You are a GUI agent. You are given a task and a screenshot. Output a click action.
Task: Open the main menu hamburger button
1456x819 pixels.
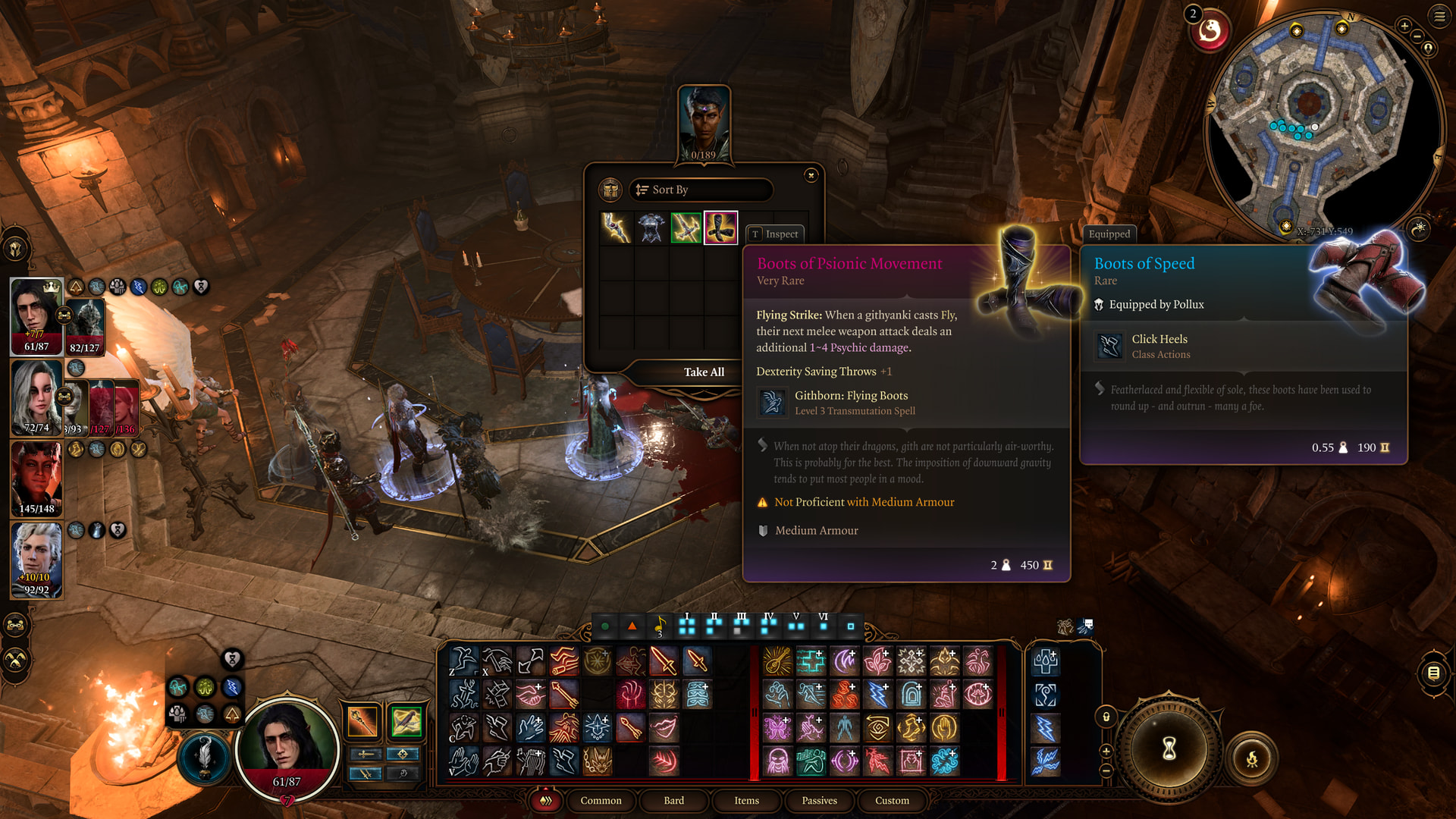point(1439,16)
